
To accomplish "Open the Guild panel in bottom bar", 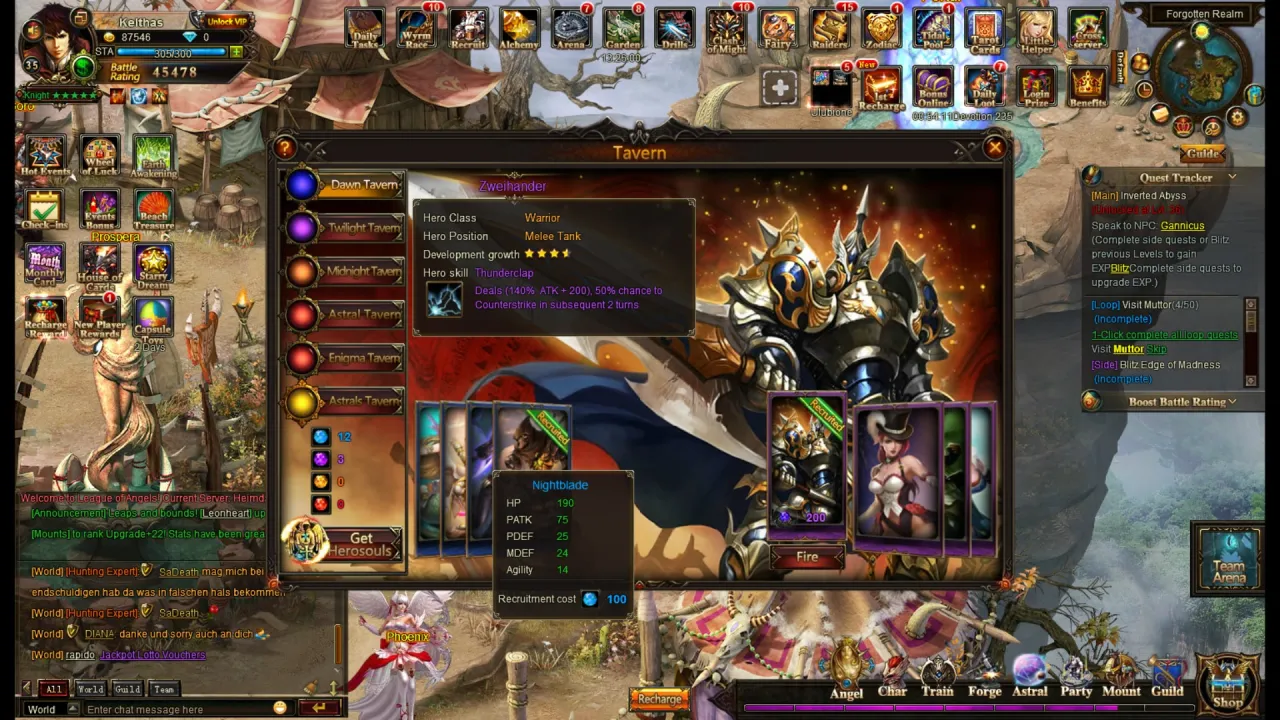I will (1167, 680).
